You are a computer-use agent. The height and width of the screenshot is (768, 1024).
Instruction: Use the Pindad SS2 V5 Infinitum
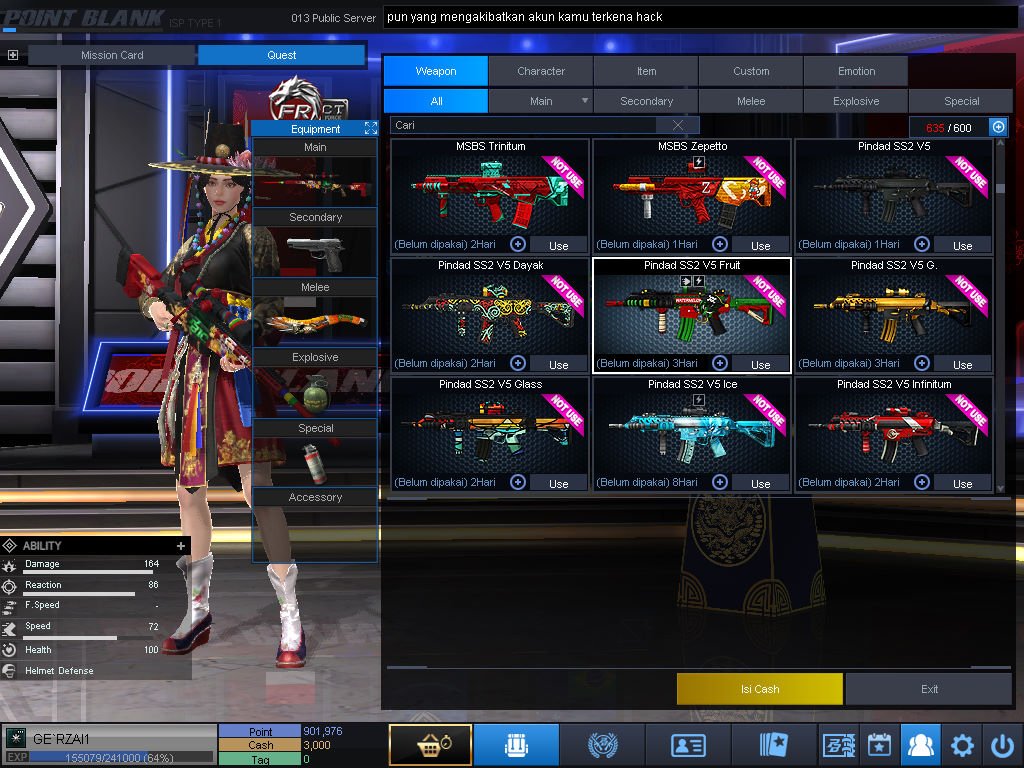click(x=962, y=483)
